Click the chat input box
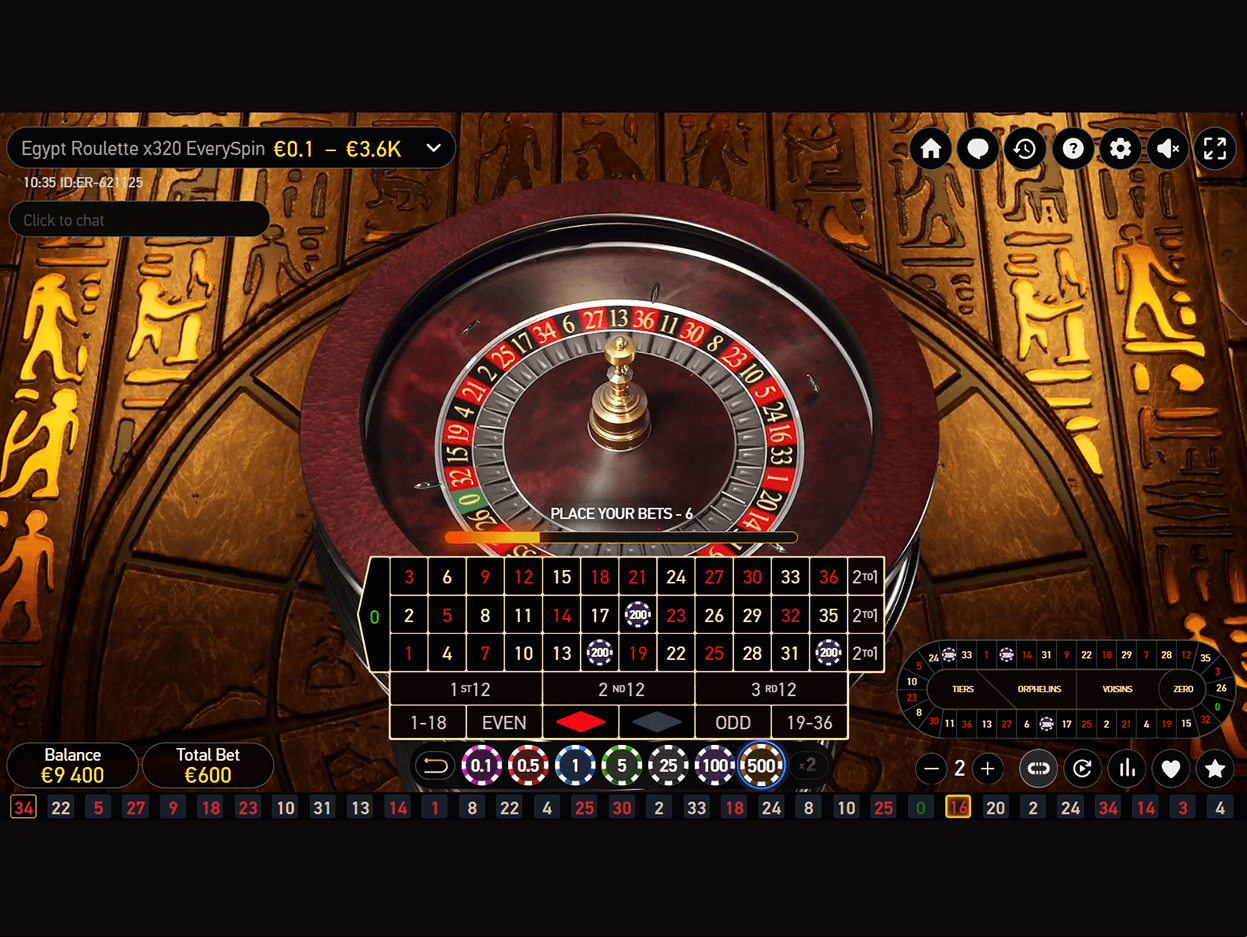This screenshot has height=937, width=1247. 139,220
